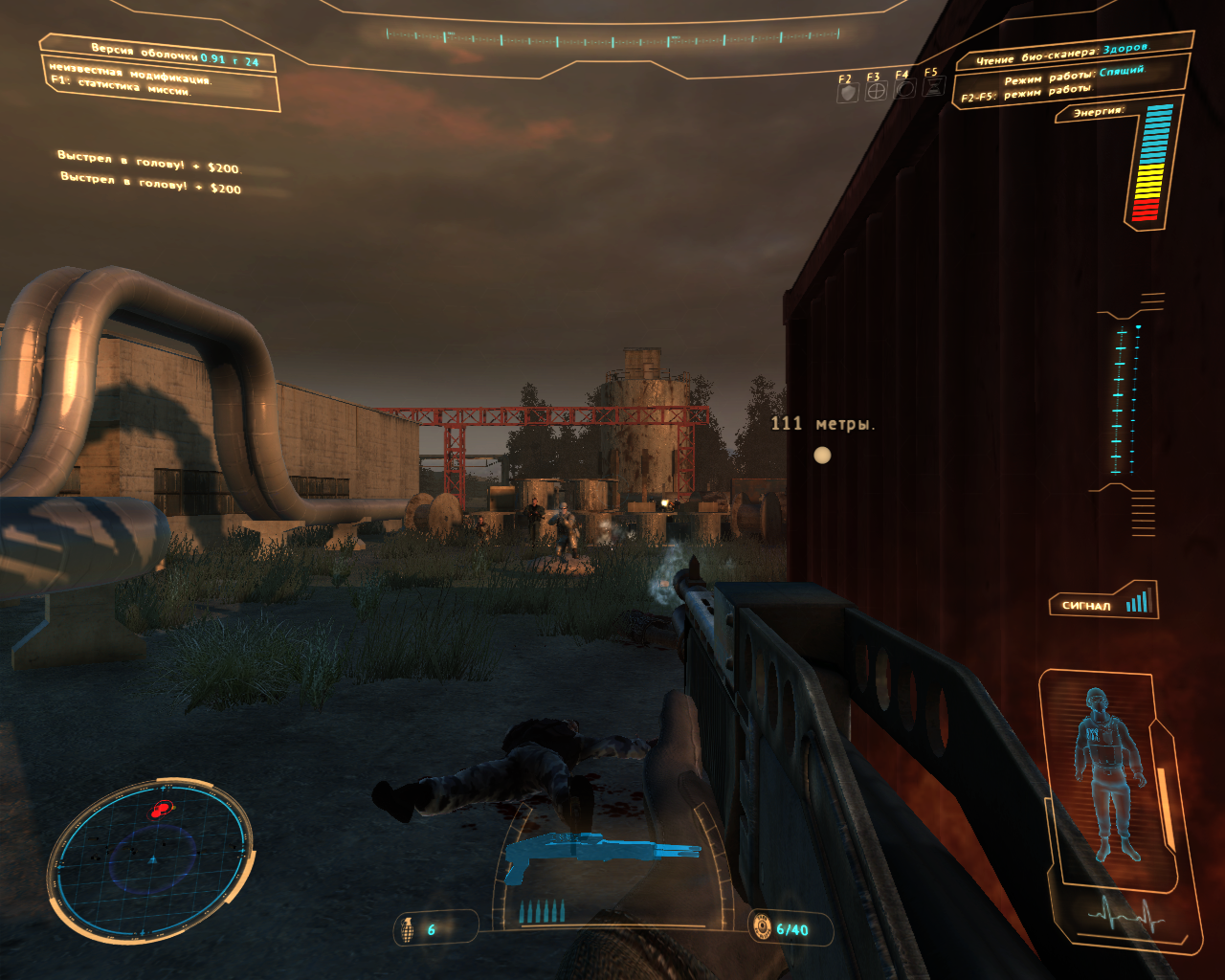Screen dimensions: 1225x980
Task: Click the circular radar minimap
Action: (x=151, y=857)
